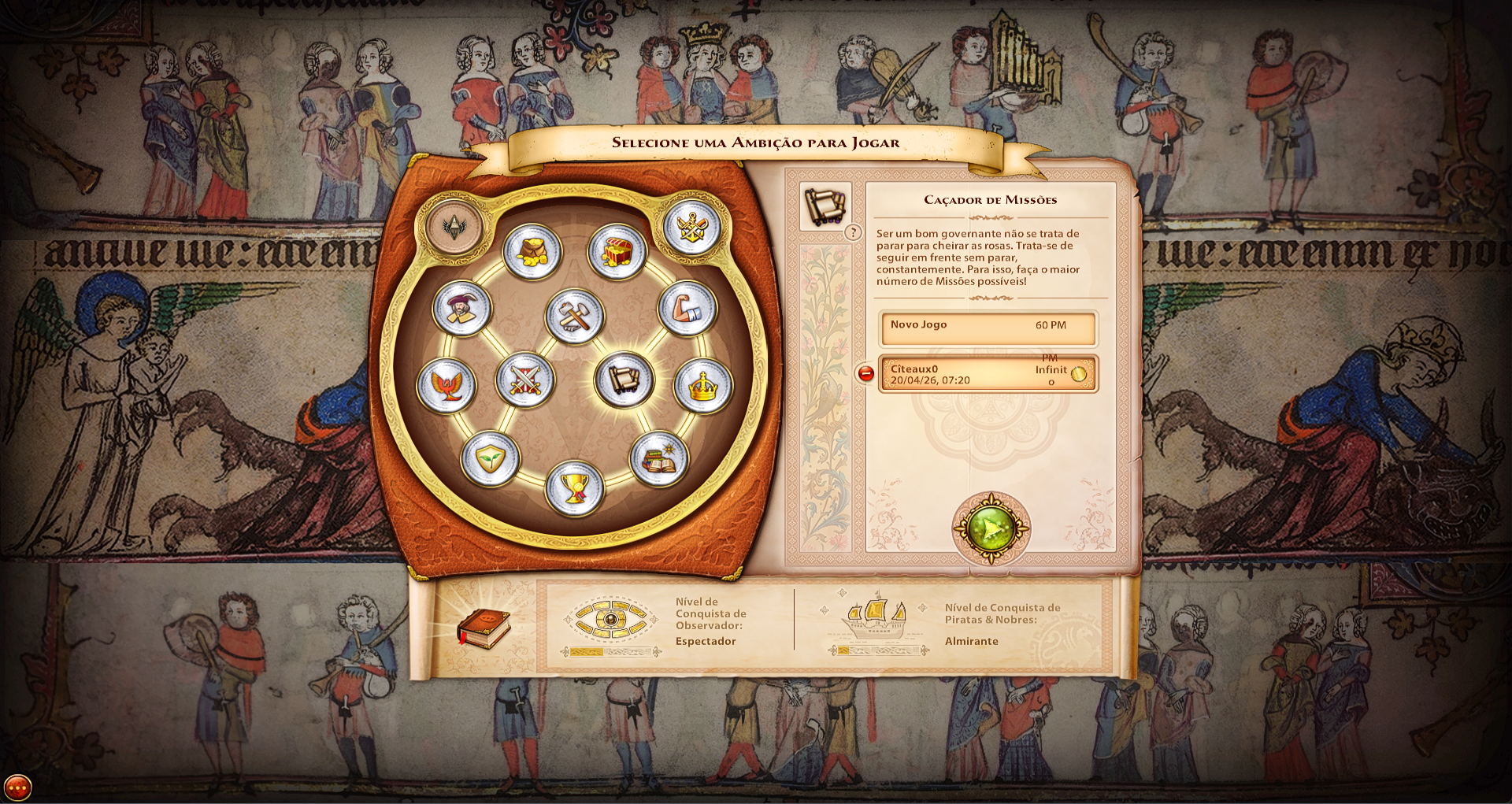Start a Novo Jogo for 60 PM
The height and width of the screenshot is (804, 1512).
click(x=988, y=328)
